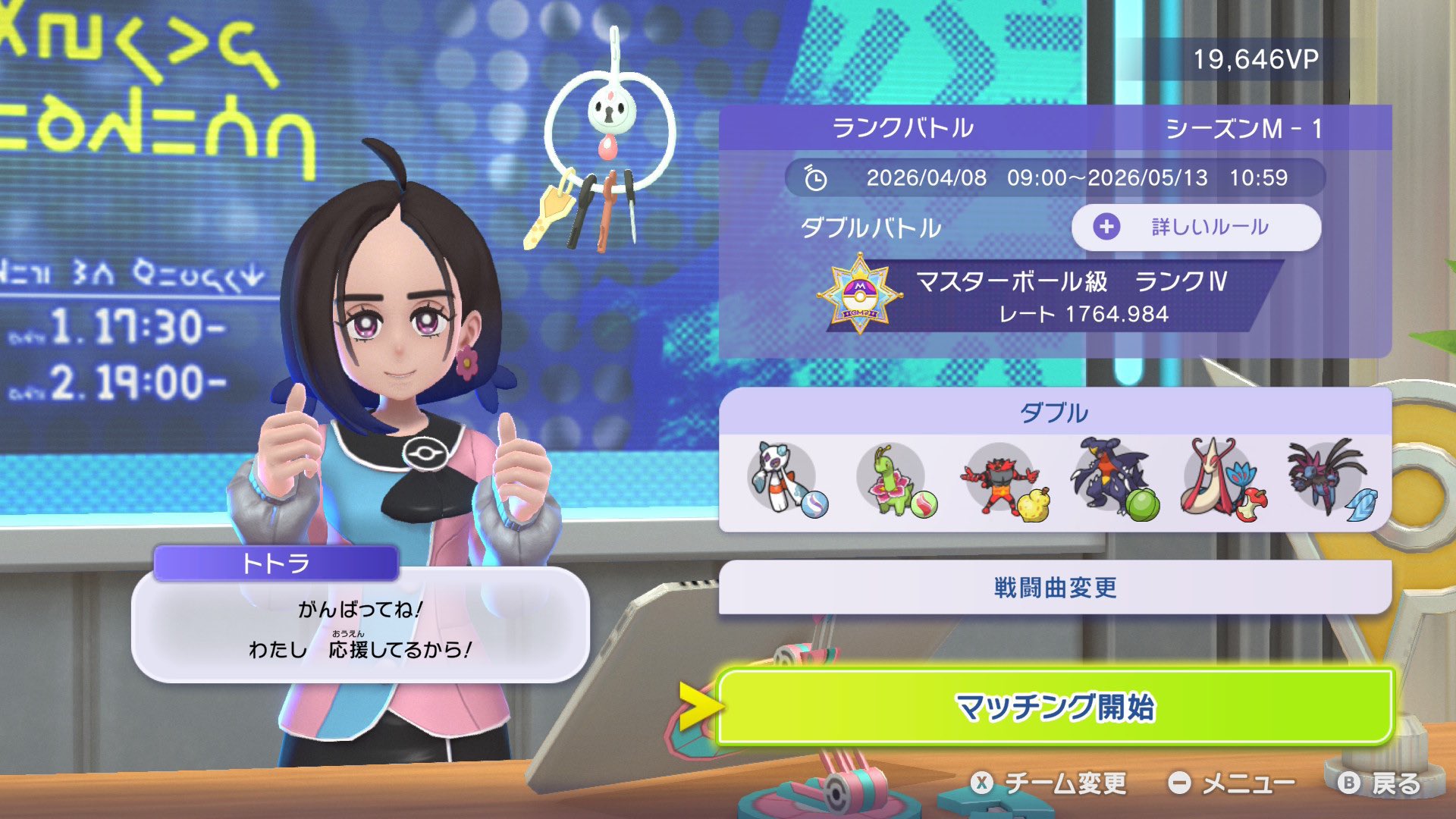Select Hydreigon in the team panel
Viewport: 1456px width, 819px height.
(1329, 479)
